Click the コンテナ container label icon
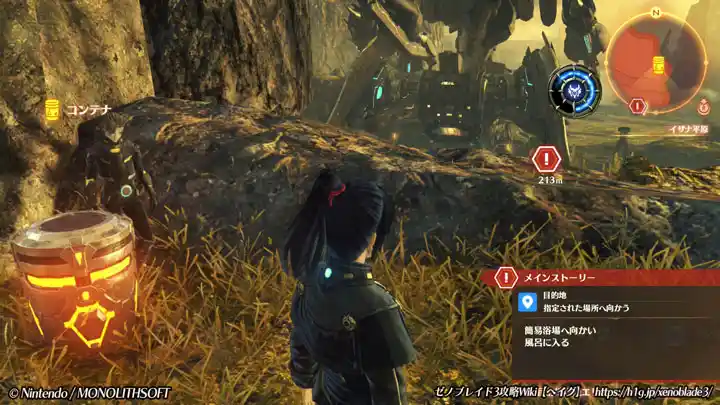Screen dimensions: 720x405 coord(52,111)
